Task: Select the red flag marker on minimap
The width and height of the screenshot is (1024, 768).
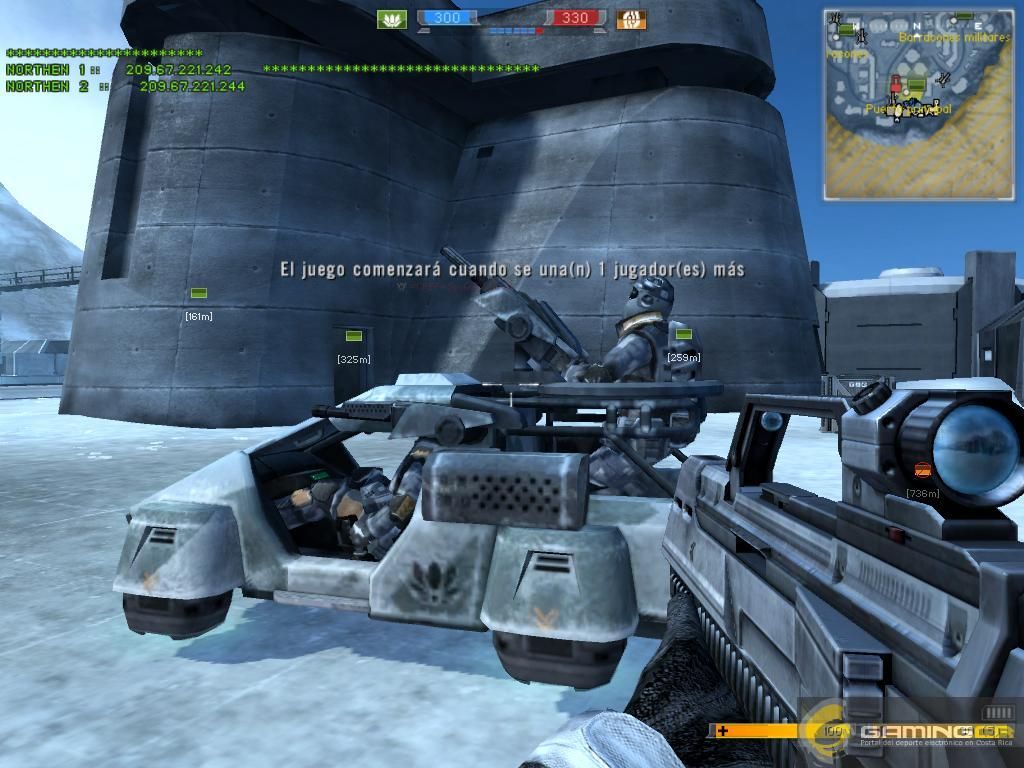Action: click(895, 83)
